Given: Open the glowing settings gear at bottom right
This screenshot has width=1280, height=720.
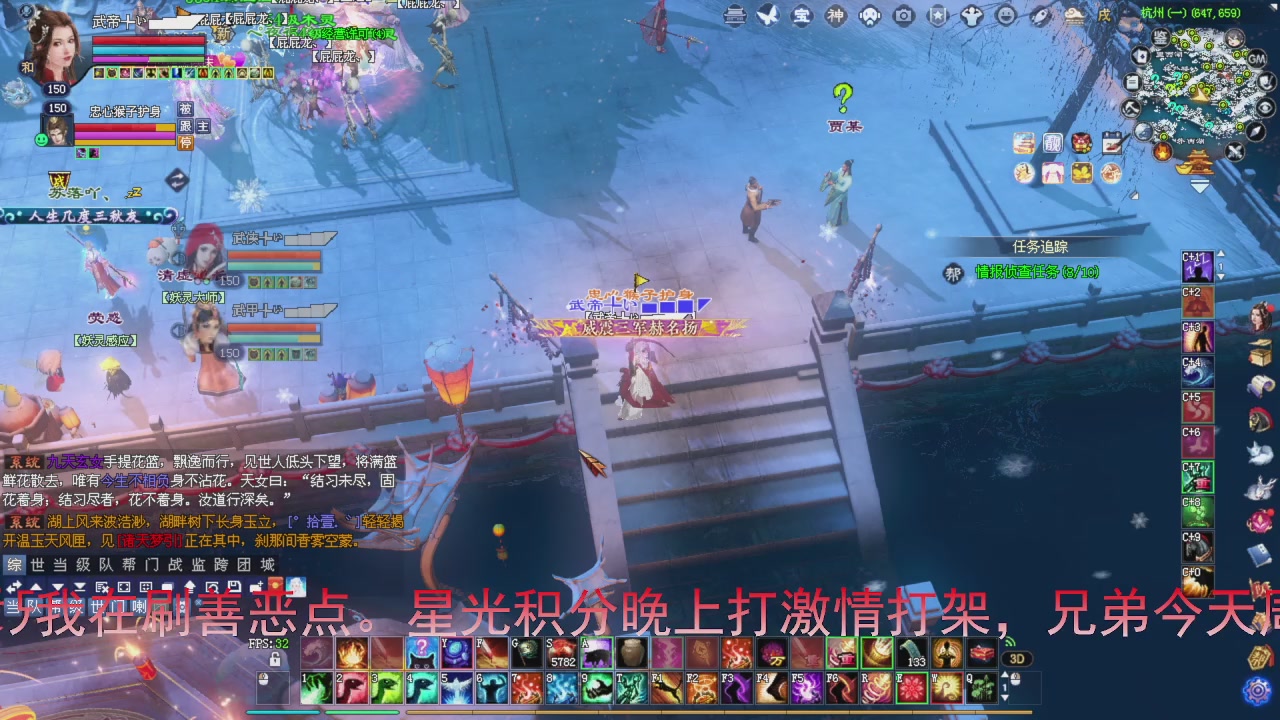Looking at the screenshot, I should [1257, 690].
